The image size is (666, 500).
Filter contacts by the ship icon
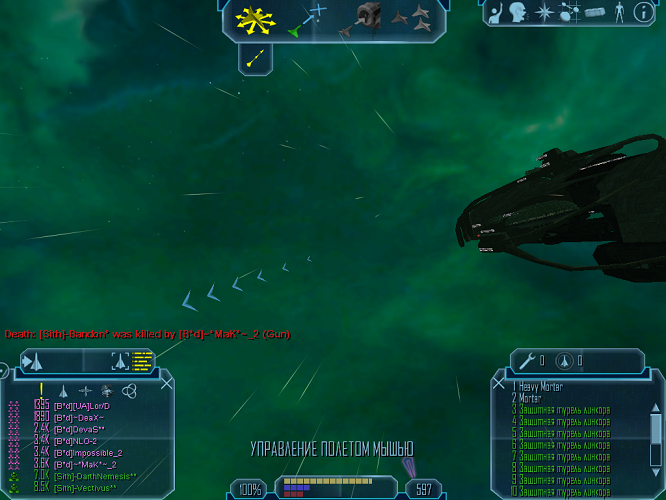click(63, 391)
